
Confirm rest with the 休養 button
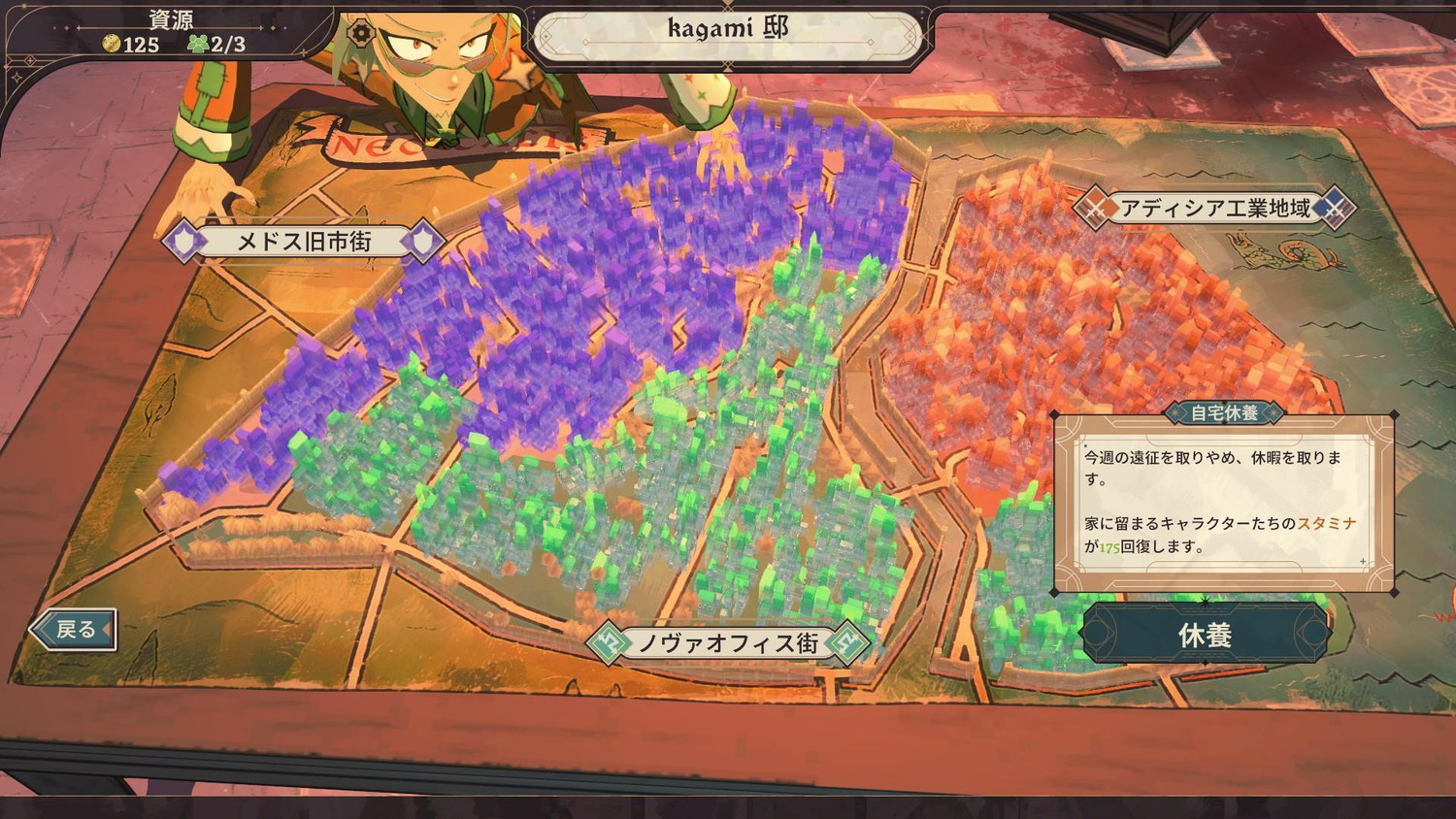(x=1205, y=635)
